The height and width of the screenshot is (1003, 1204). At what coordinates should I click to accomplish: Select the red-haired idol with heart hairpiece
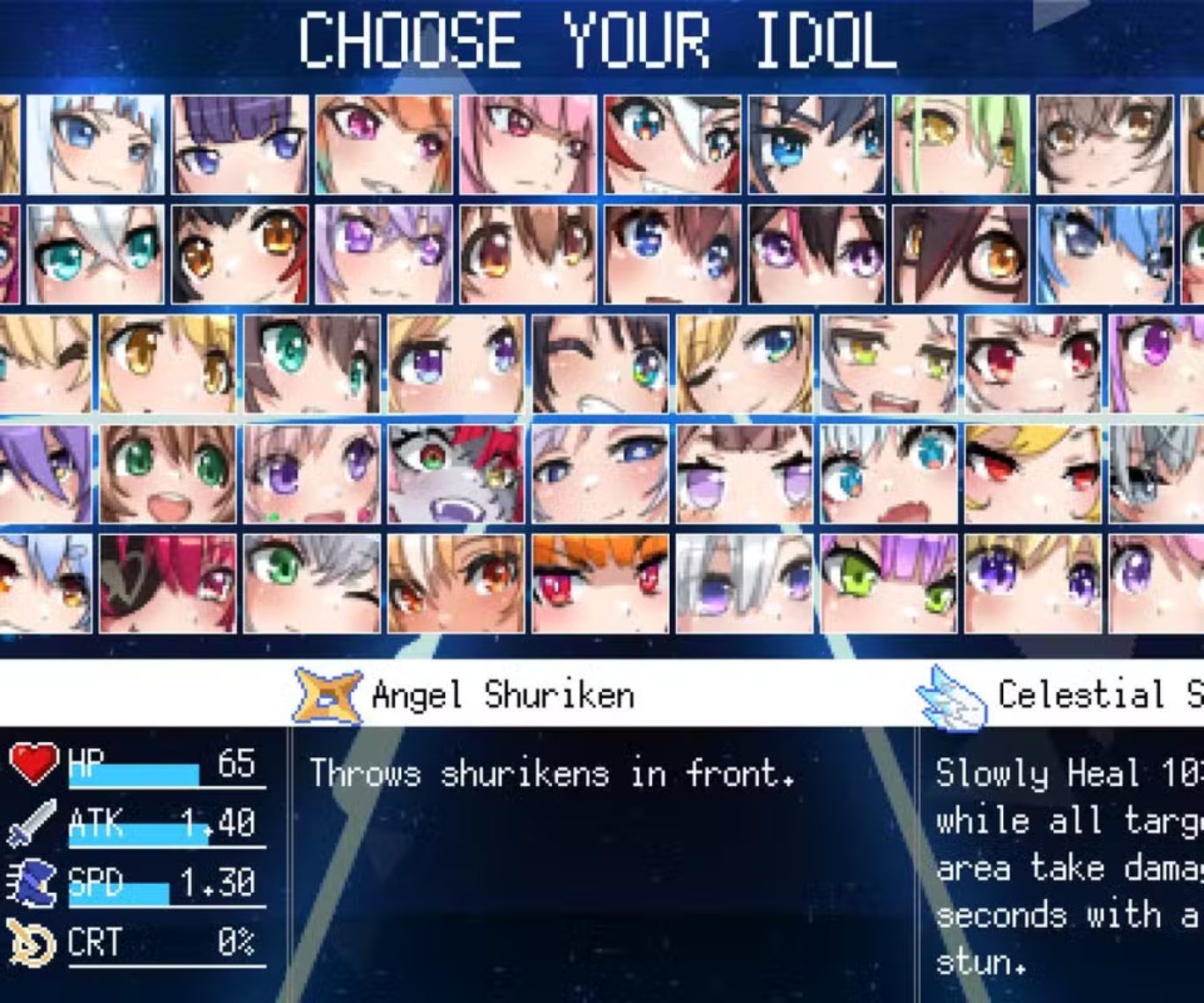pyautogui.click(x=167, y=583)
